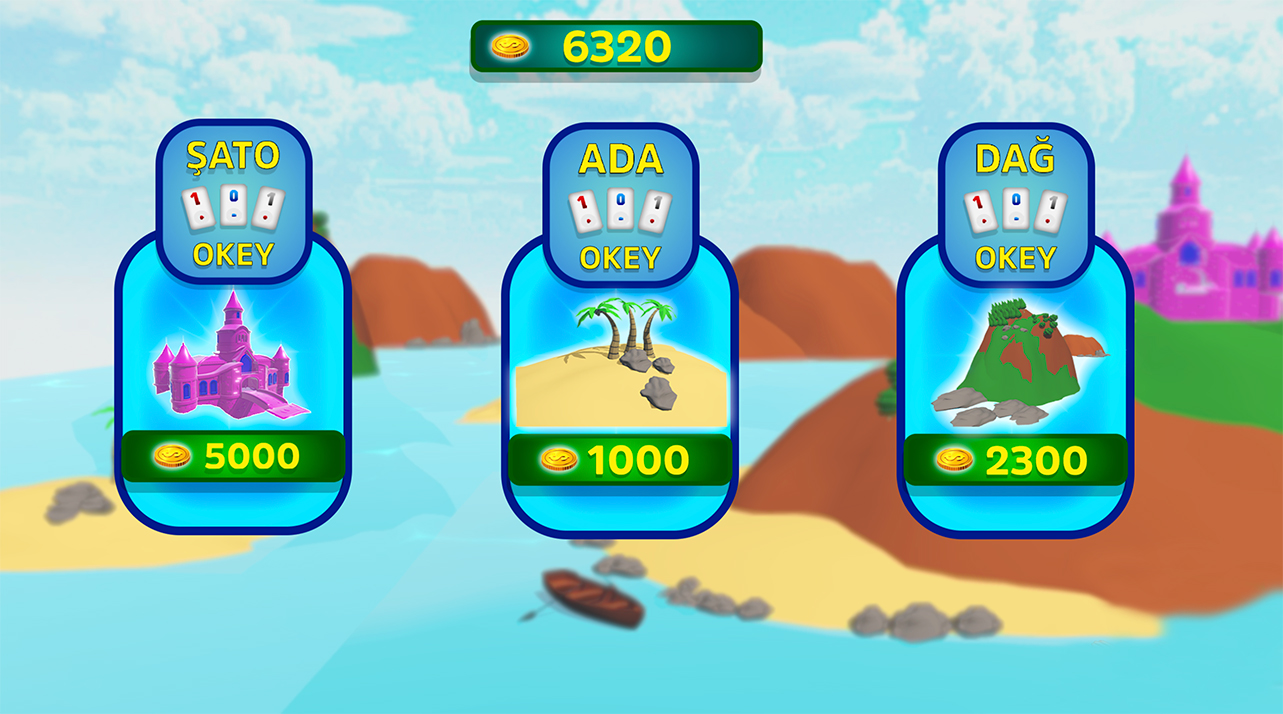Choose the Ada Okey island room

pos(619,355)
